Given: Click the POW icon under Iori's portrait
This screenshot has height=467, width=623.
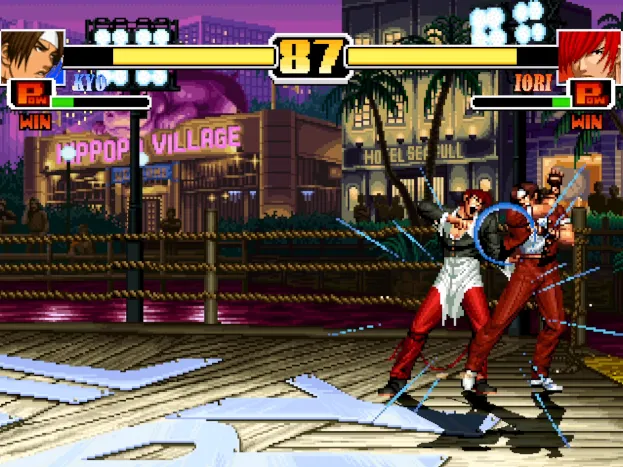Looking at the screenshot, I should [593, 95].
